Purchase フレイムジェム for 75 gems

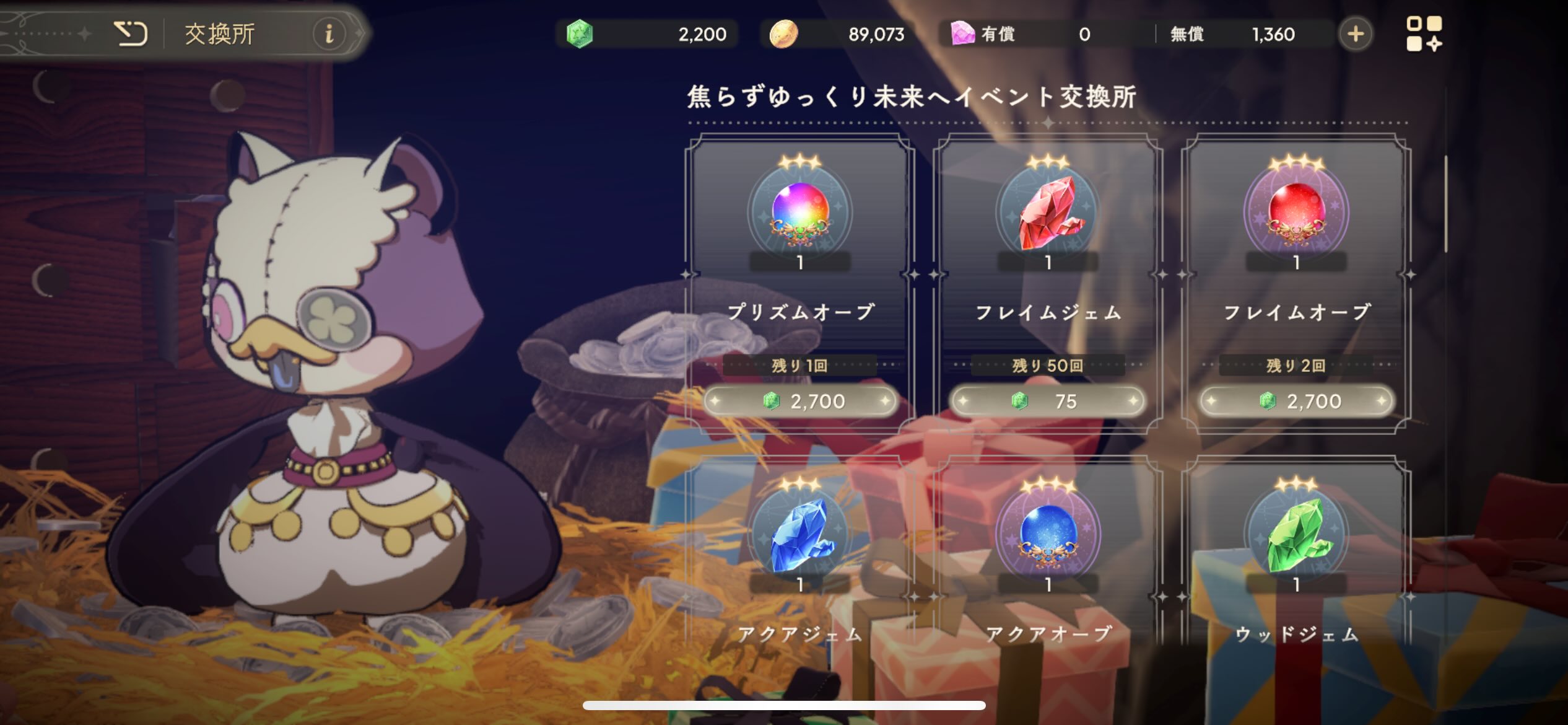click(1048, 401)
